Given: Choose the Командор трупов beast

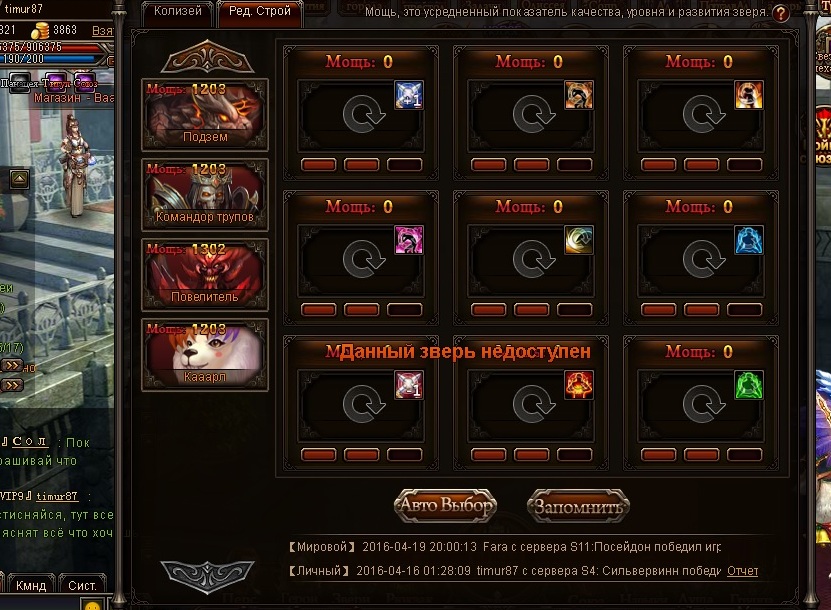Looking at the screenshot, I should 205,194.
